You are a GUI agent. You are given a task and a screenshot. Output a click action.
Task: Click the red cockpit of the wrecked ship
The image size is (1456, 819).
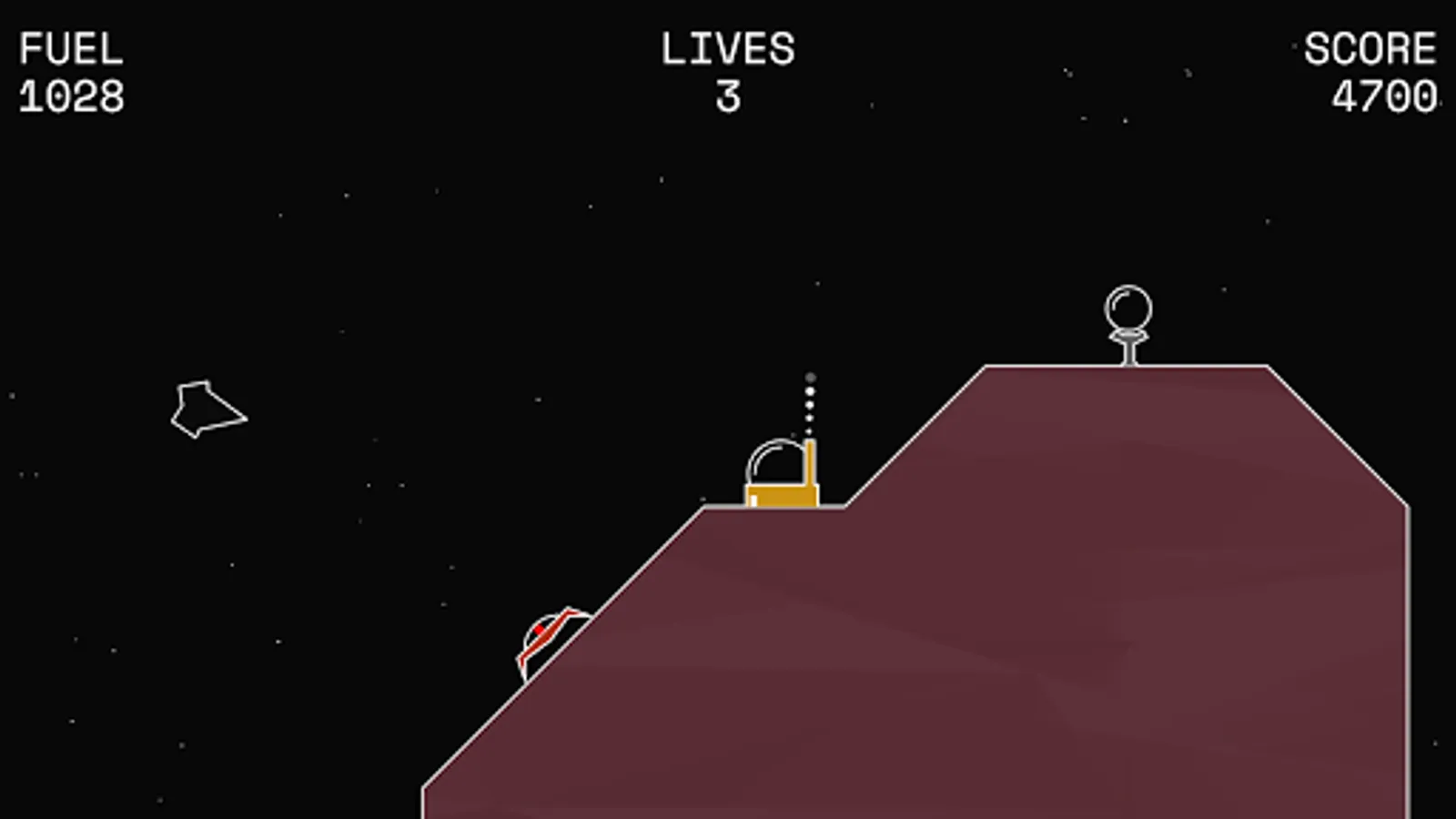pyautogui.click(x=539, y=630)
